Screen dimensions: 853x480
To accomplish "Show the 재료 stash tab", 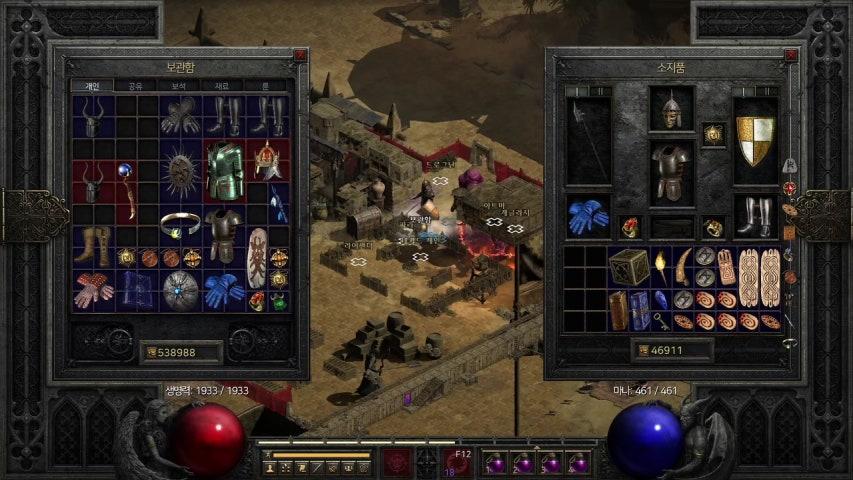I will tap(222, 87).
